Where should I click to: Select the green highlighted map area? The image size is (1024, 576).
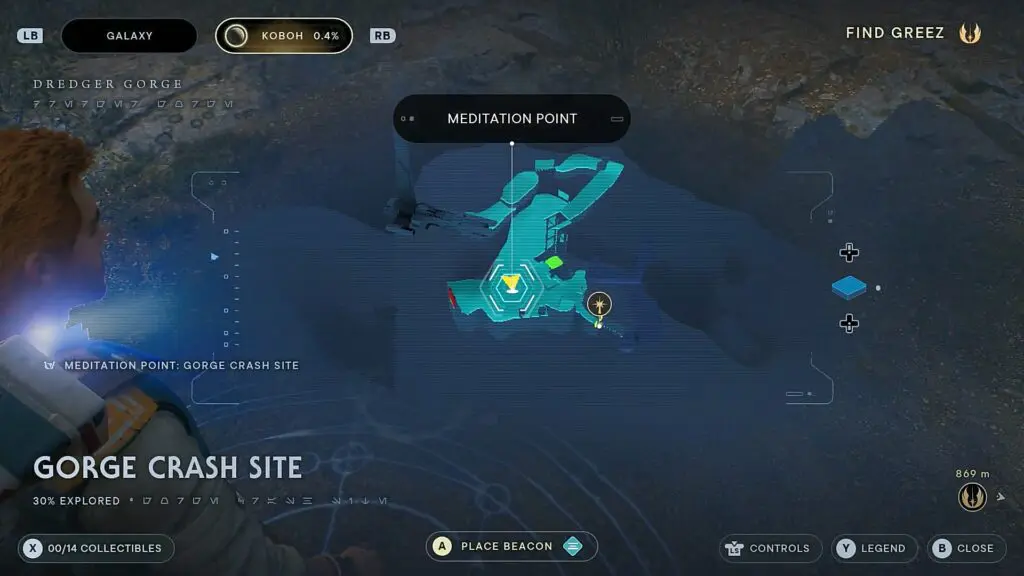pos(553,263)
